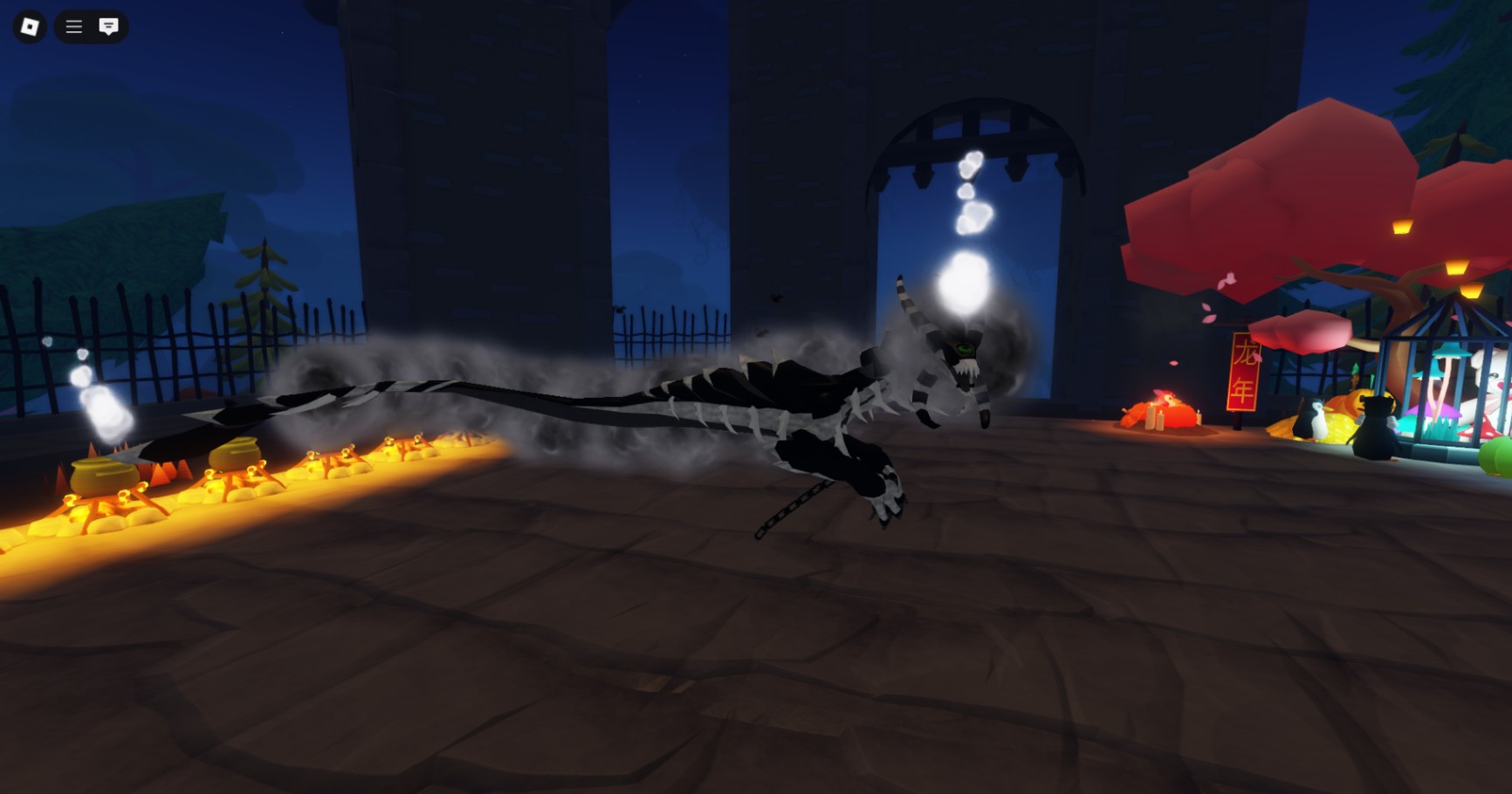Image resolution: width=1512 pixels, height=794 pixels.
Task: Click the lit candles beside the orange pile
Action: pos(1154,417)
